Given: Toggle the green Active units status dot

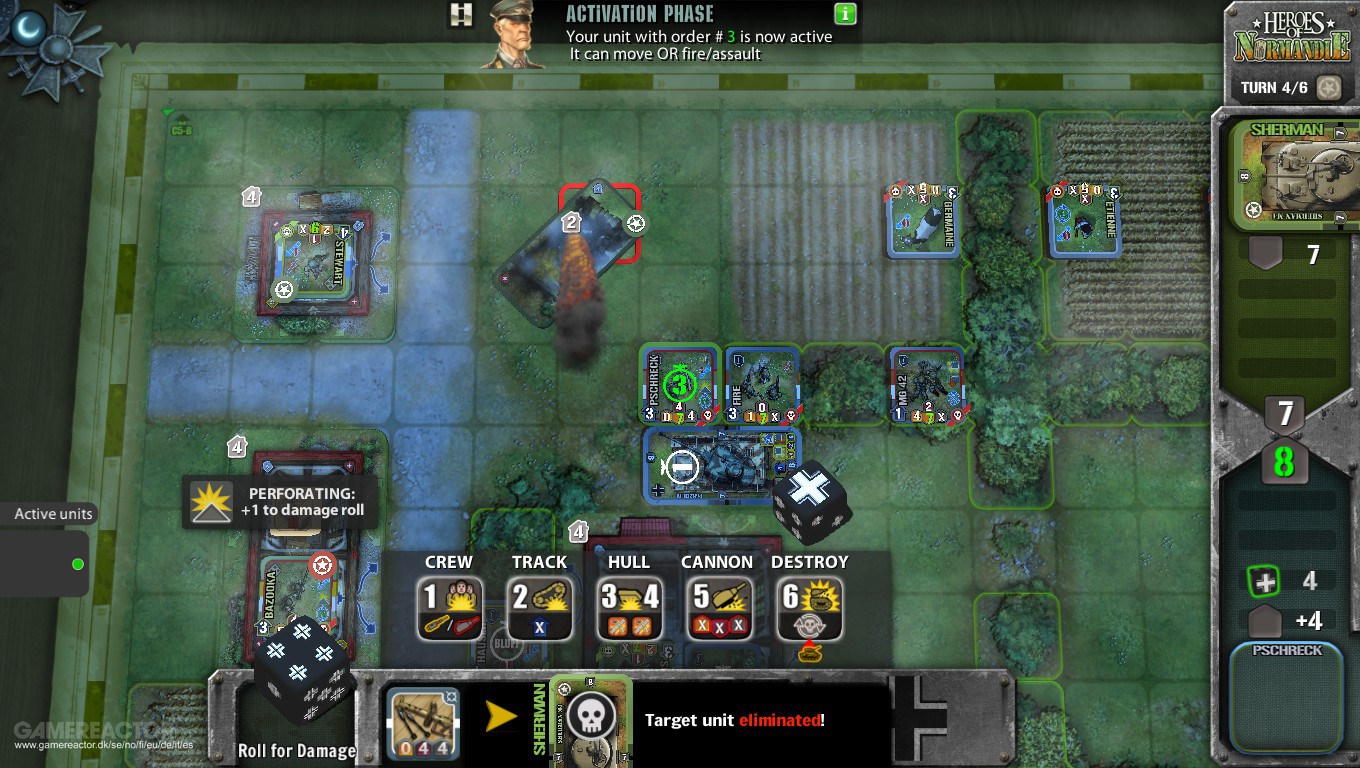Looking at the screenshot, I should point(76,563).
